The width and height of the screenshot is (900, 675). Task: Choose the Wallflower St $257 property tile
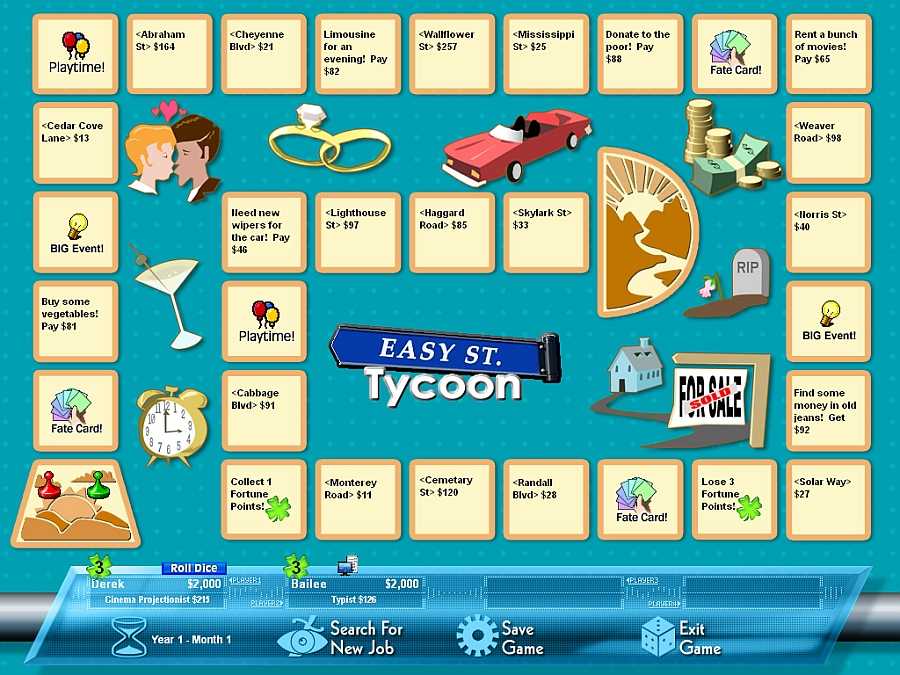tap(452, 54)
